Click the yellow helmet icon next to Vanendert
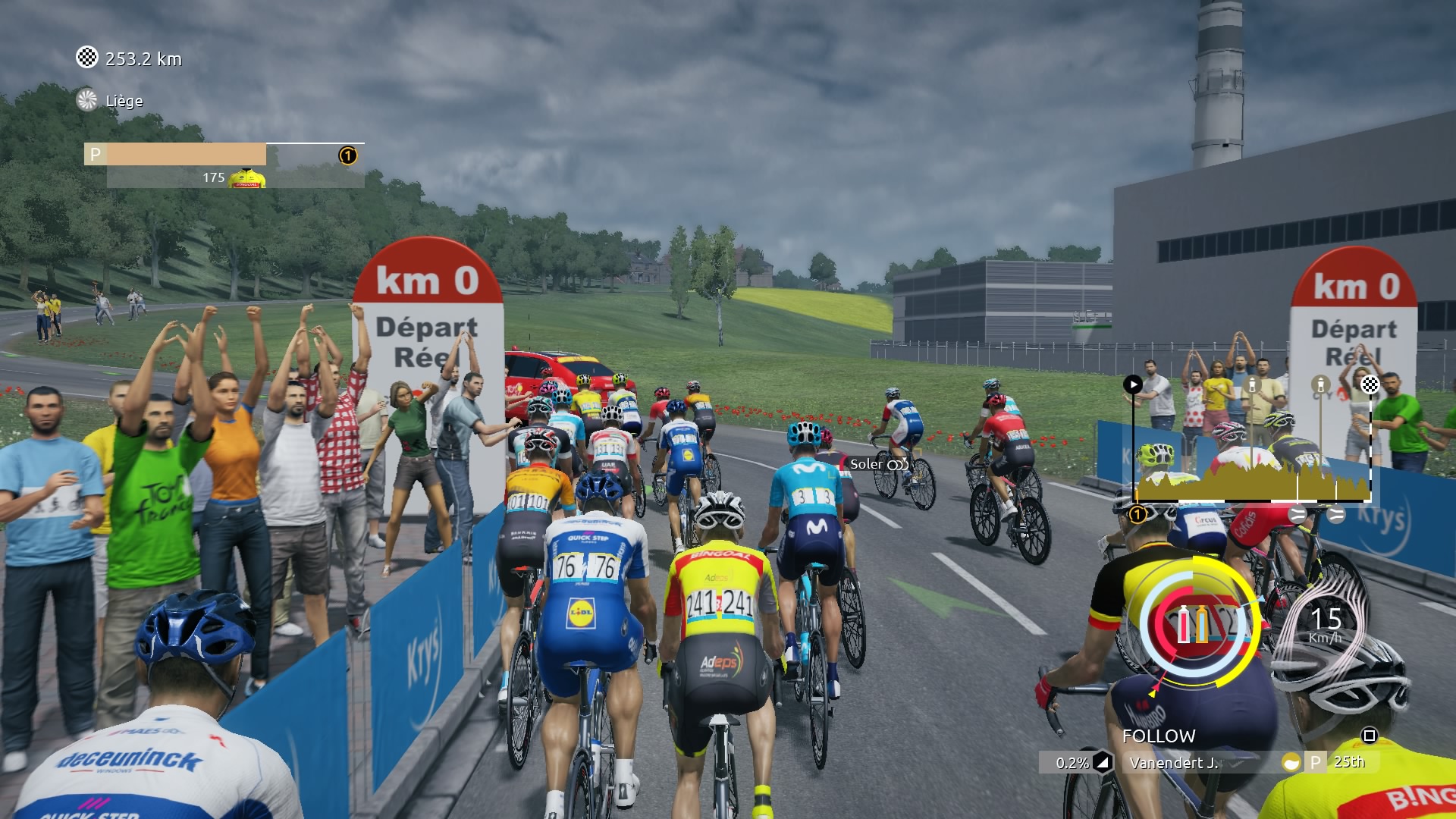Image resolution: width=1456 pixels, height=819 pixels. coord(1290,763)
